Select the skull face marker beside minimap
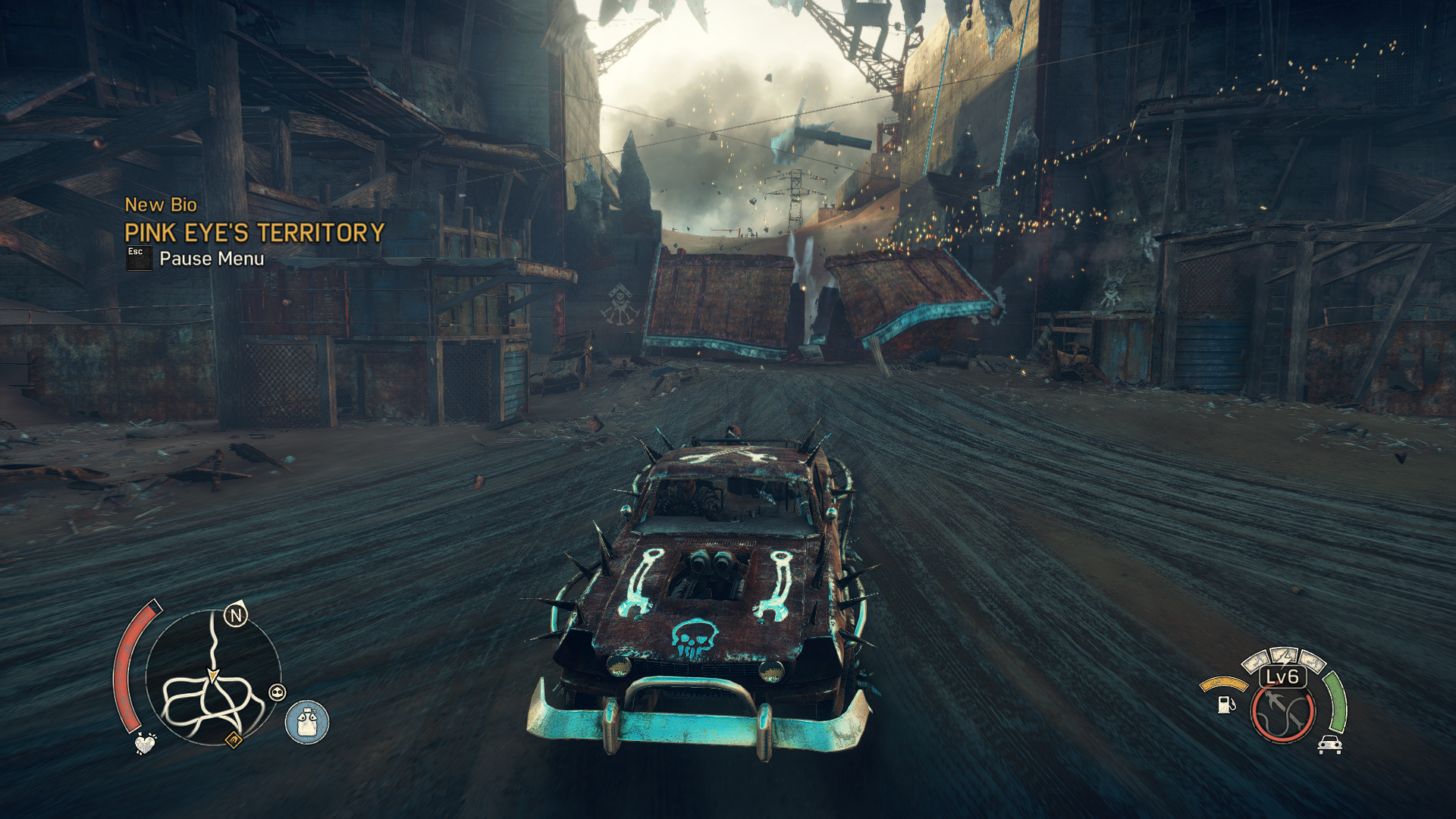Image resolution: width=1456 pixels, height=819 pixels. pyautogui.click(x=278, y=692)
